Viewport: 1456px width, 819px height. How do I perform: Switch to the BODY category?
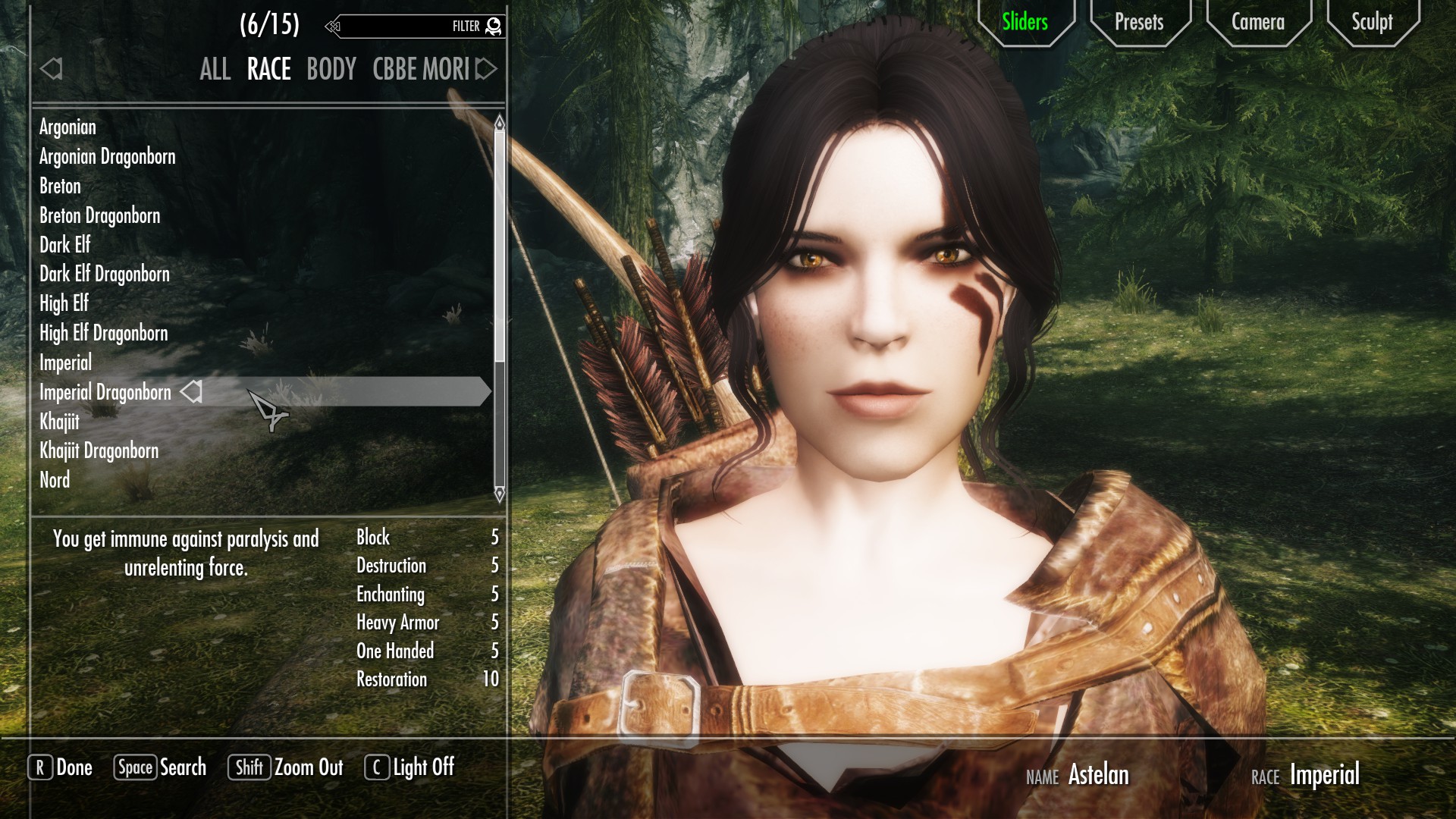pos(331,70)
